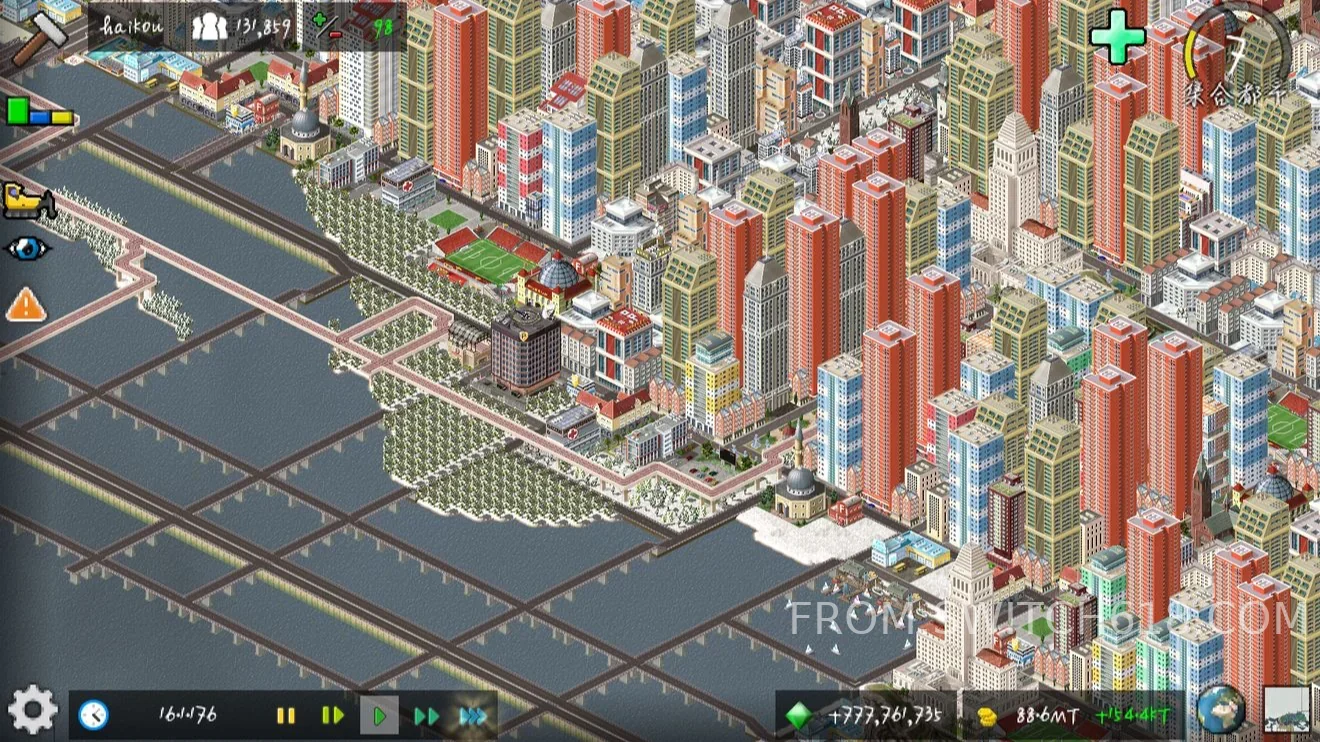Click the rank 7 medal badge
Image resolution: width=1320 pixels, height=742 pixels.
[1234, 47]
